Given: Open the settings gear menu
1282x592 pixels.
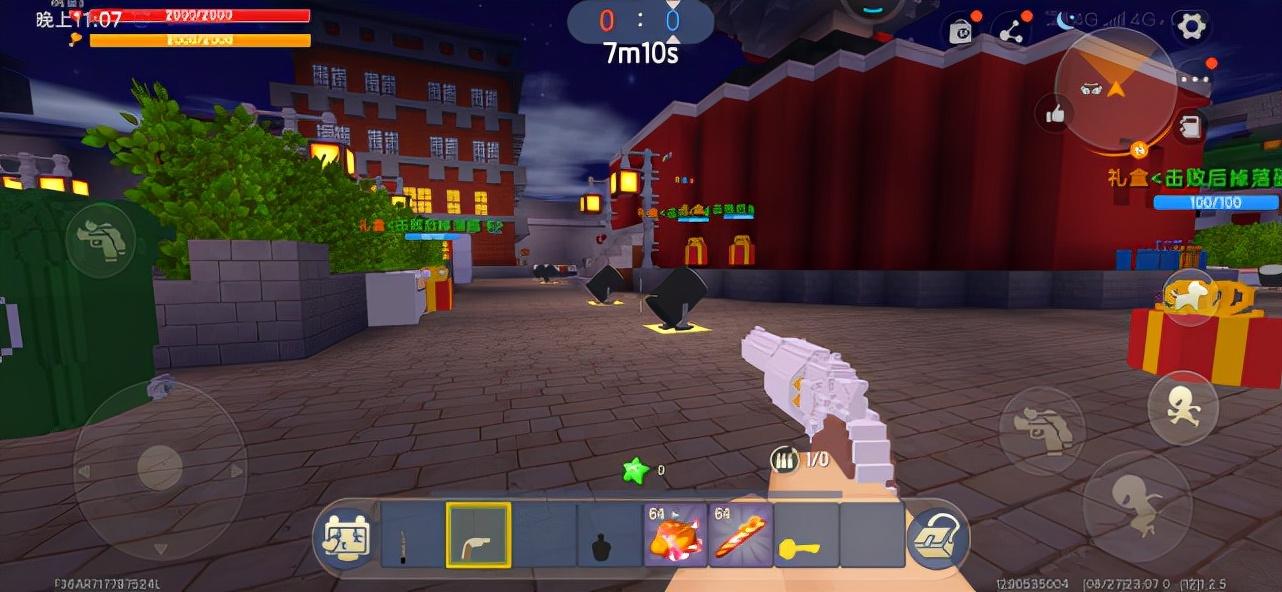Looking at the screenshot, I should [x=1191, y=26].
